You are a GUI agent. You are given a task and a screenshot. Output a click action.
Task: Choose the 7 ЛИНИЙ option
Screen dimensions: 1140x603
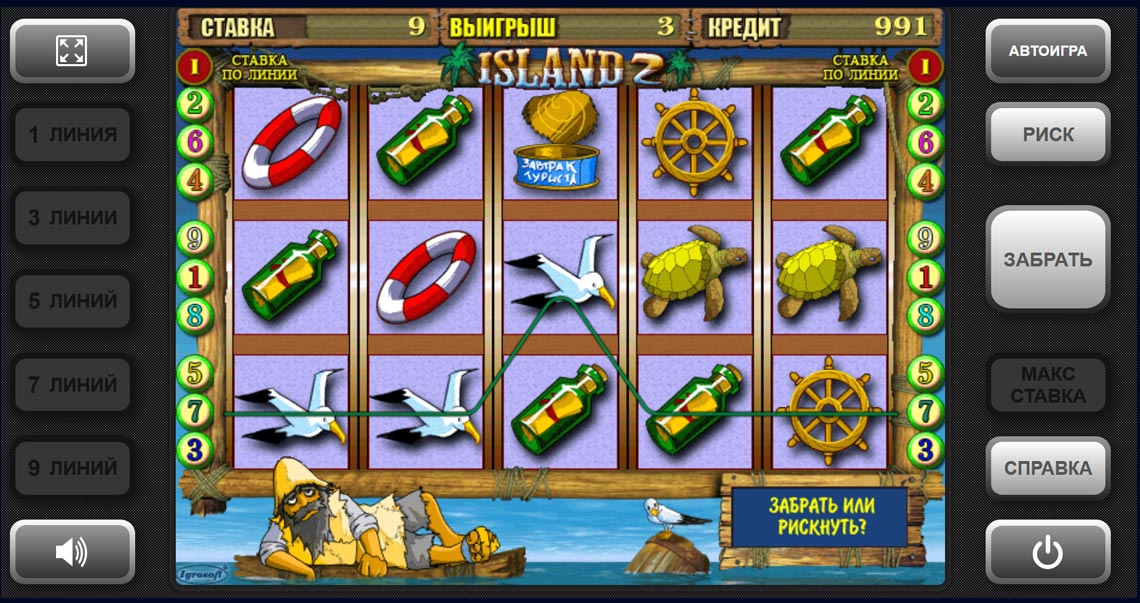[72, 384]
